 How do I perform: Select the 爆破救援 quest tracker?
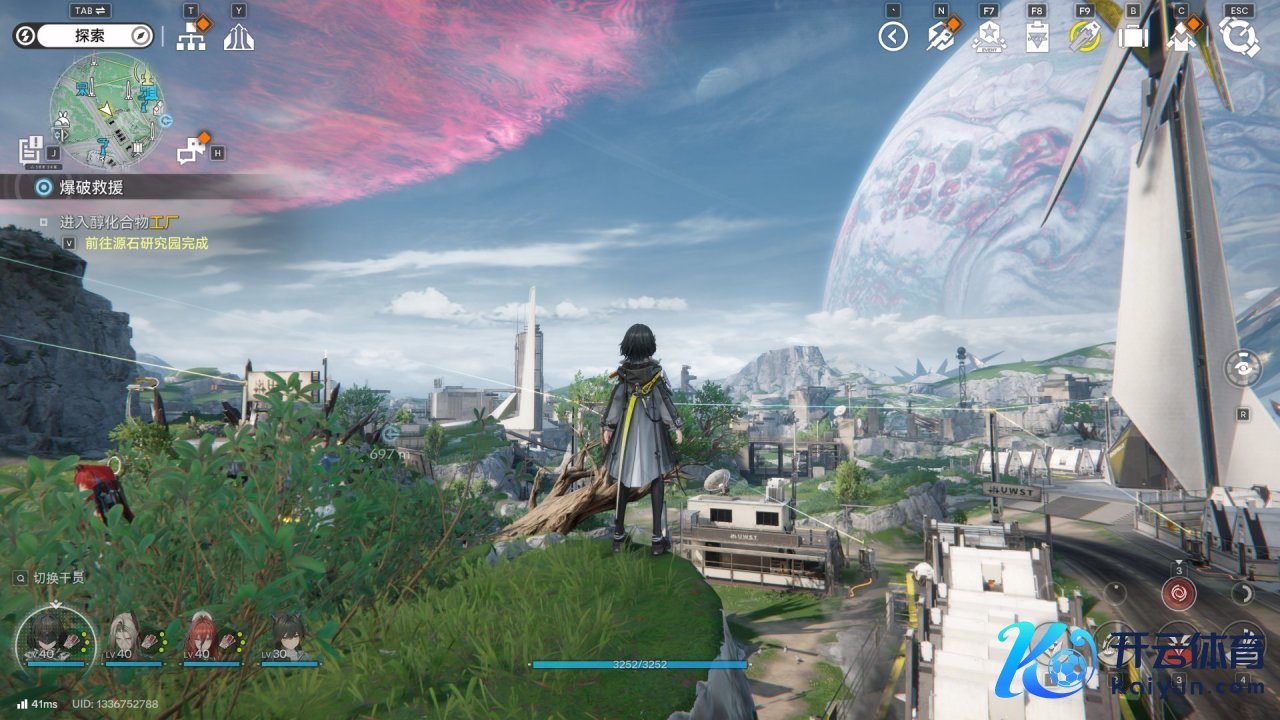[x=90, y=187]
